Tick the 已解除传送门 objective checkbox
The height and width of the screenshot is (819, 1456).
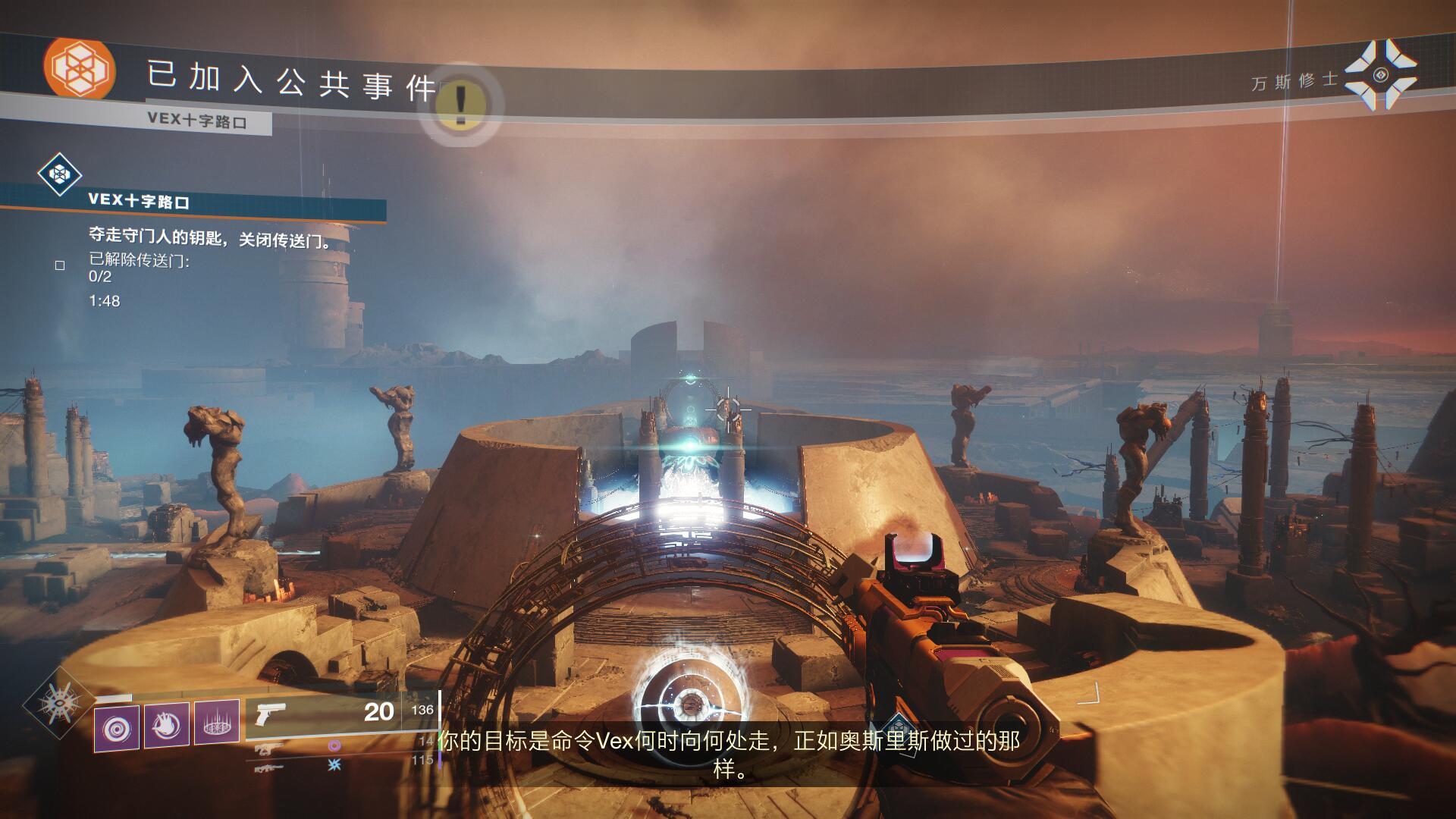coord(60,265)
